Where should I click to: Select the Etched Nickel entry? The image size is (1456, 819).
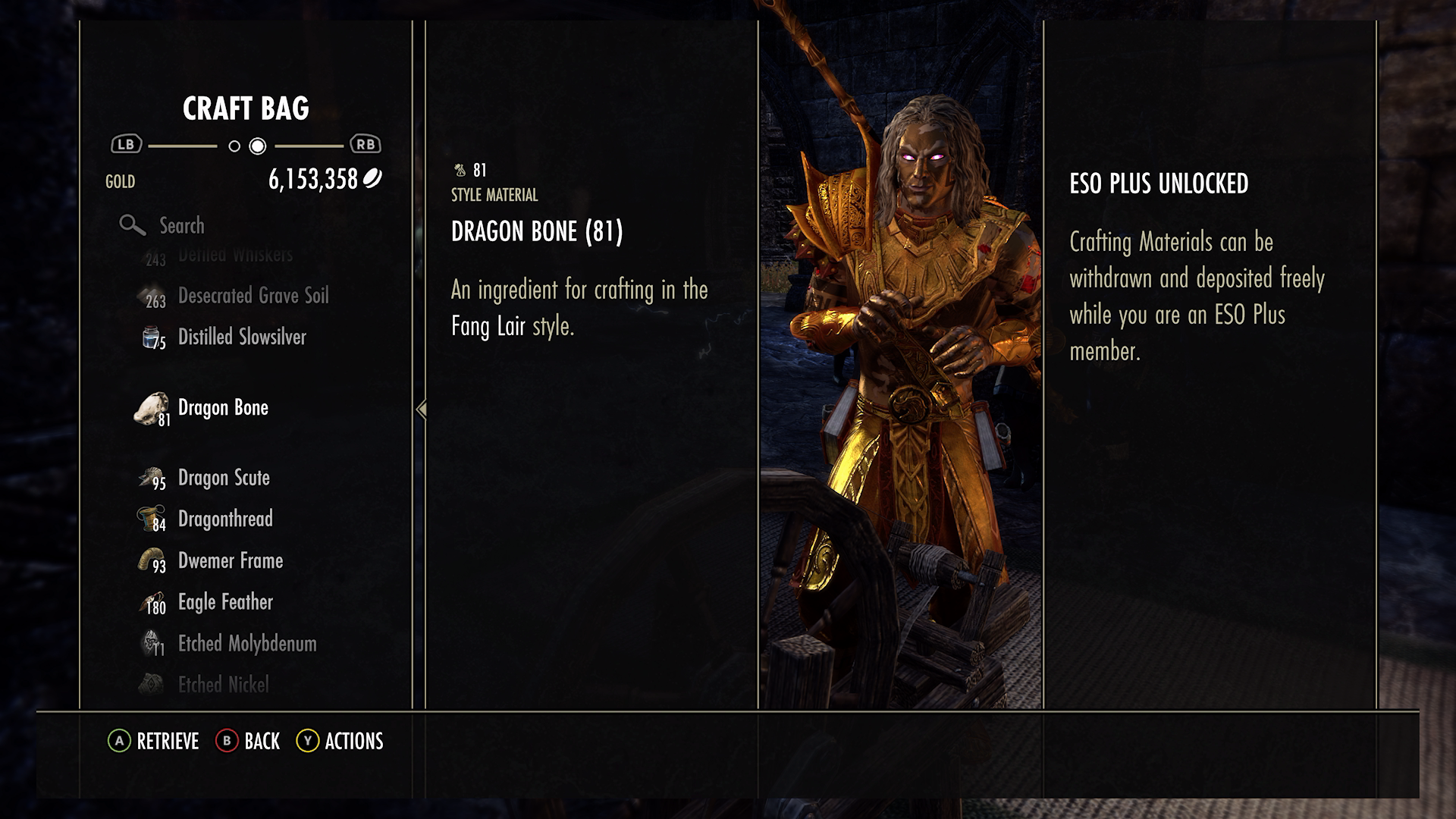[x=223, y=685]
